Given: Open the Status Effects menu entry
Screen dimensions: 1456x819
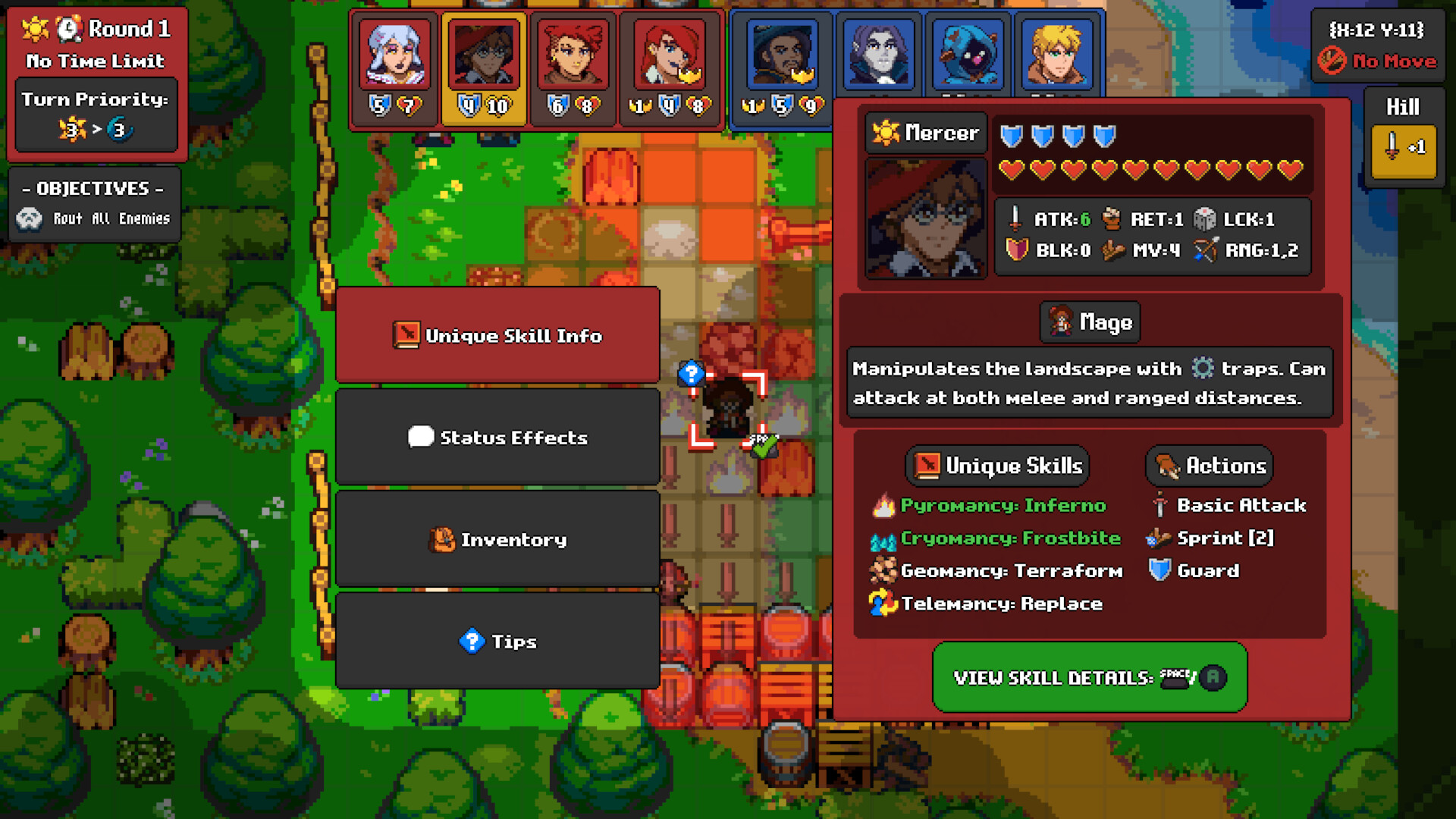Looking at the screenshot, I should (498, 437).
